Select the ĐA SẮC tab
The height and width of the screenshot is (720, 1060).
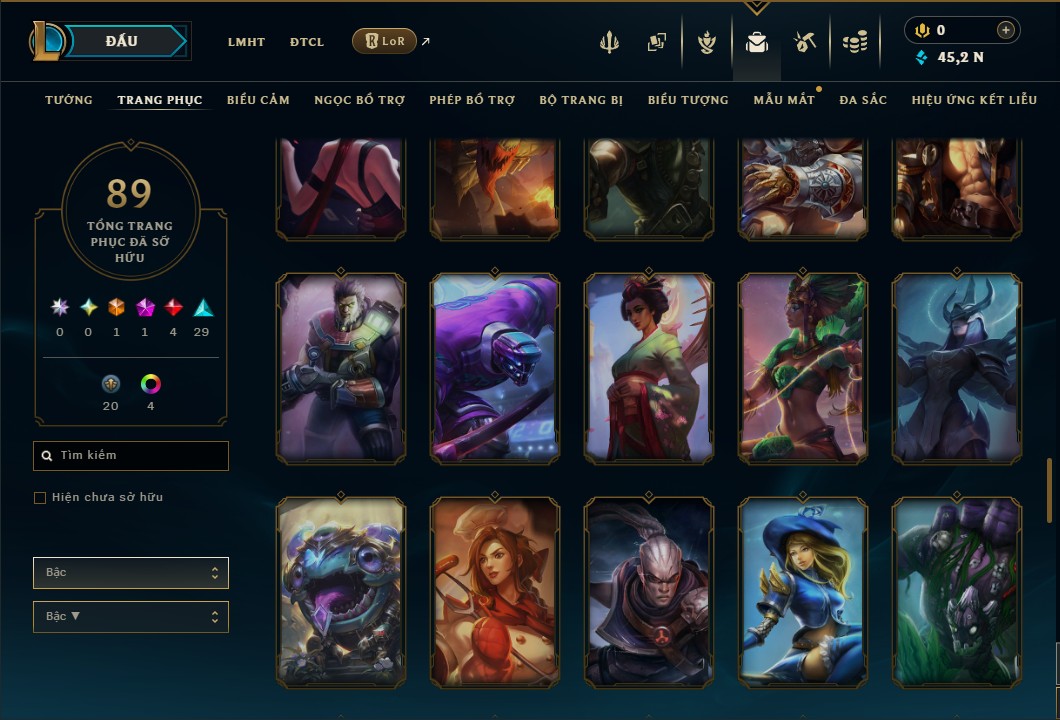(863, 100)
